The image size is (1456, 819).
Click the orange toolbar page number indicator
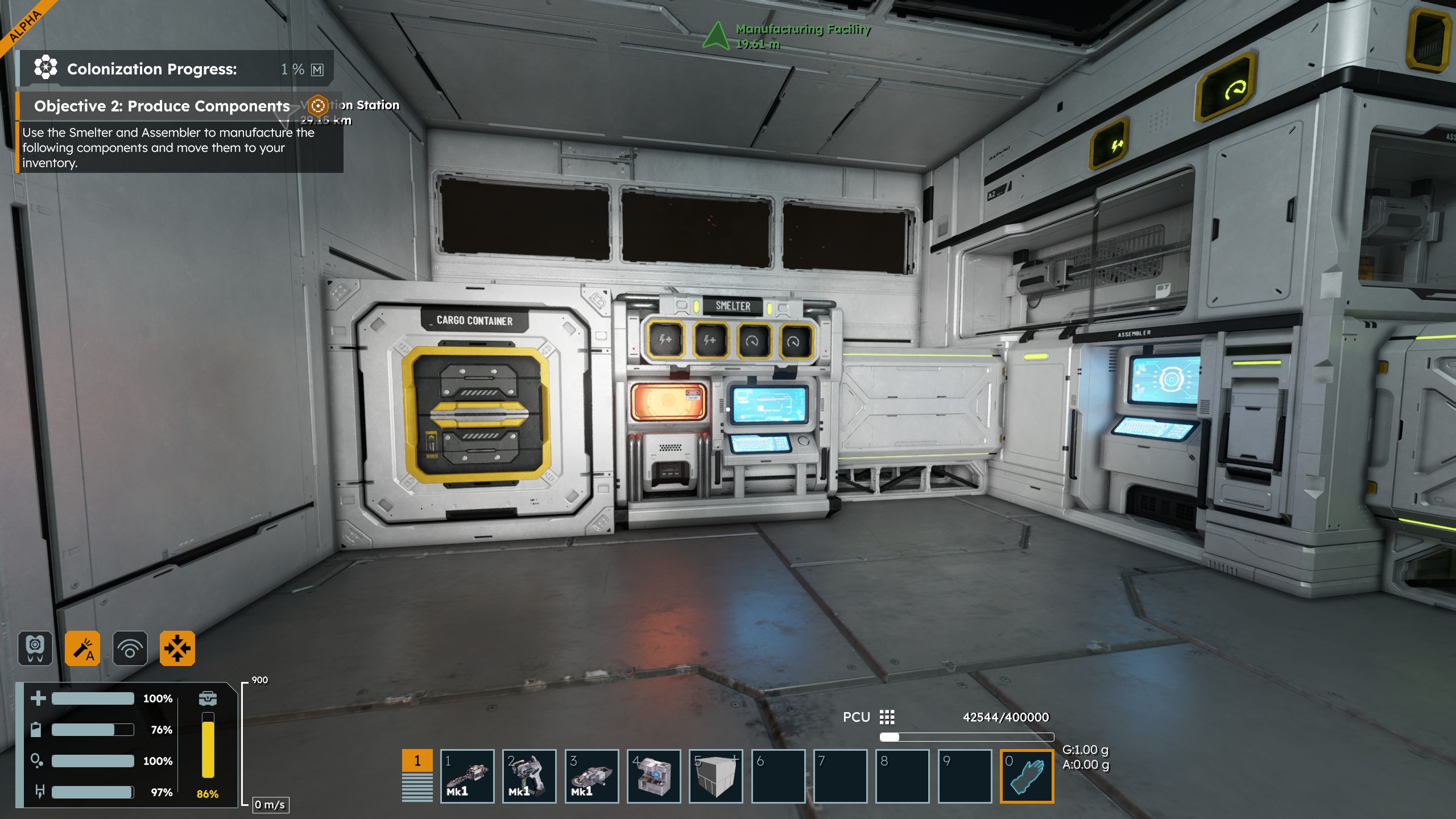click(x=417, y=761)
